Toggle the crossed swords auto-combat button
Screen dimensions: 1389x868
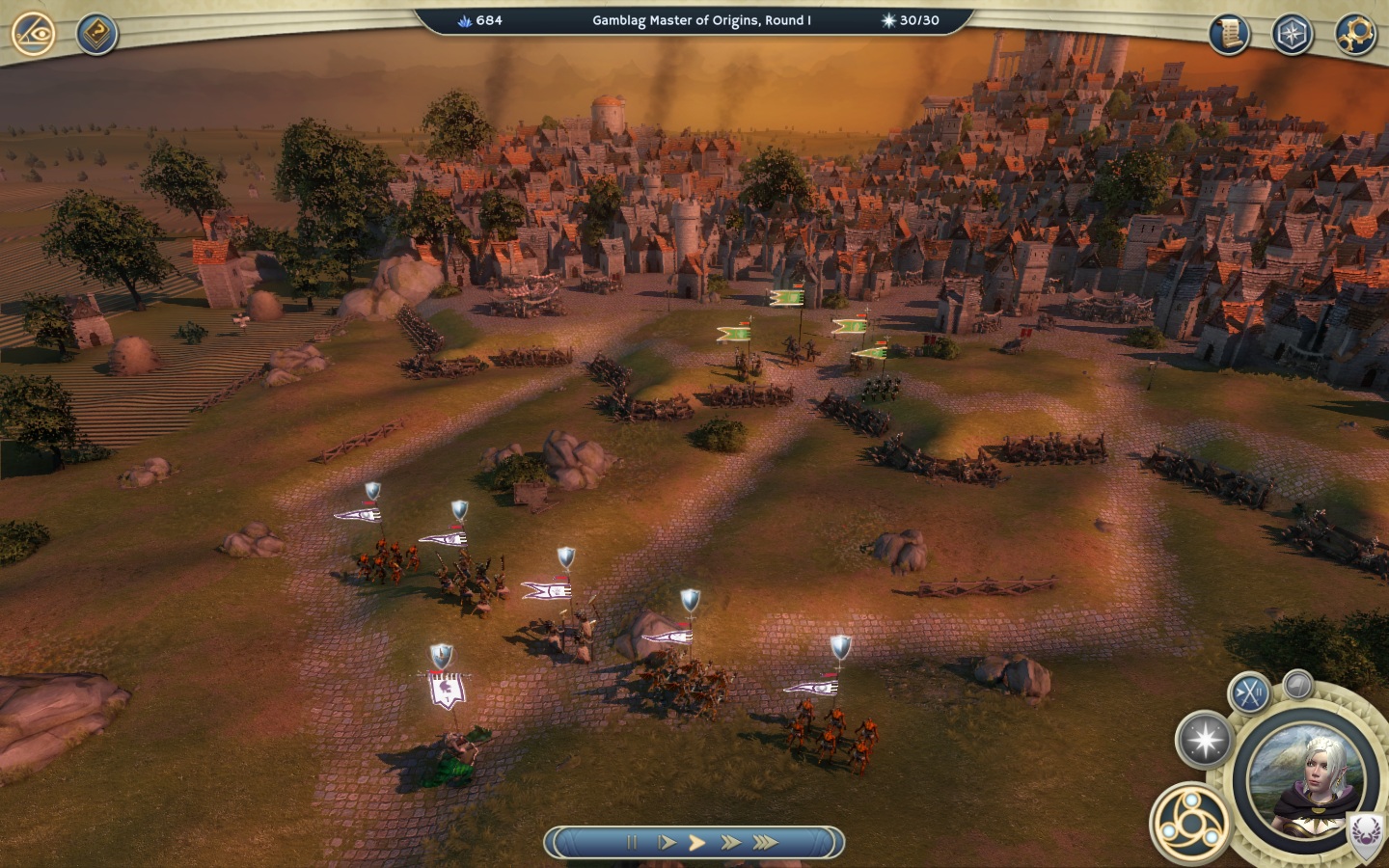(1249, 692)
